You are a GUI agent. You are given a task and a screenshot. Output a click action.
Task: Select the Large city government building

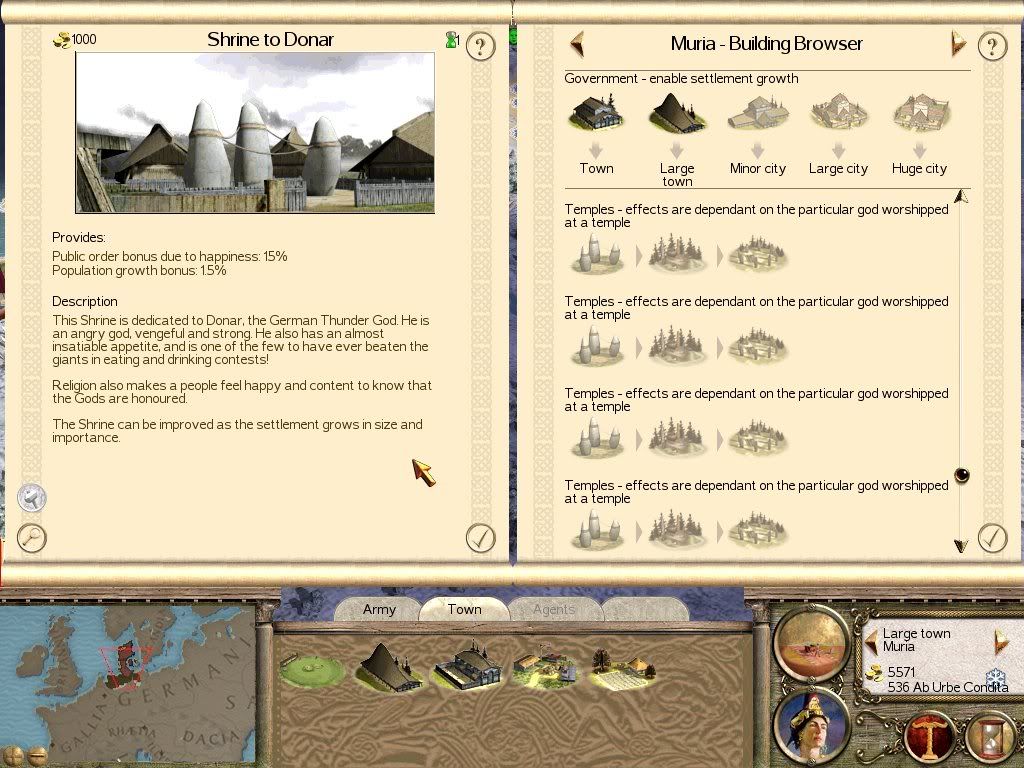[838, 114]
